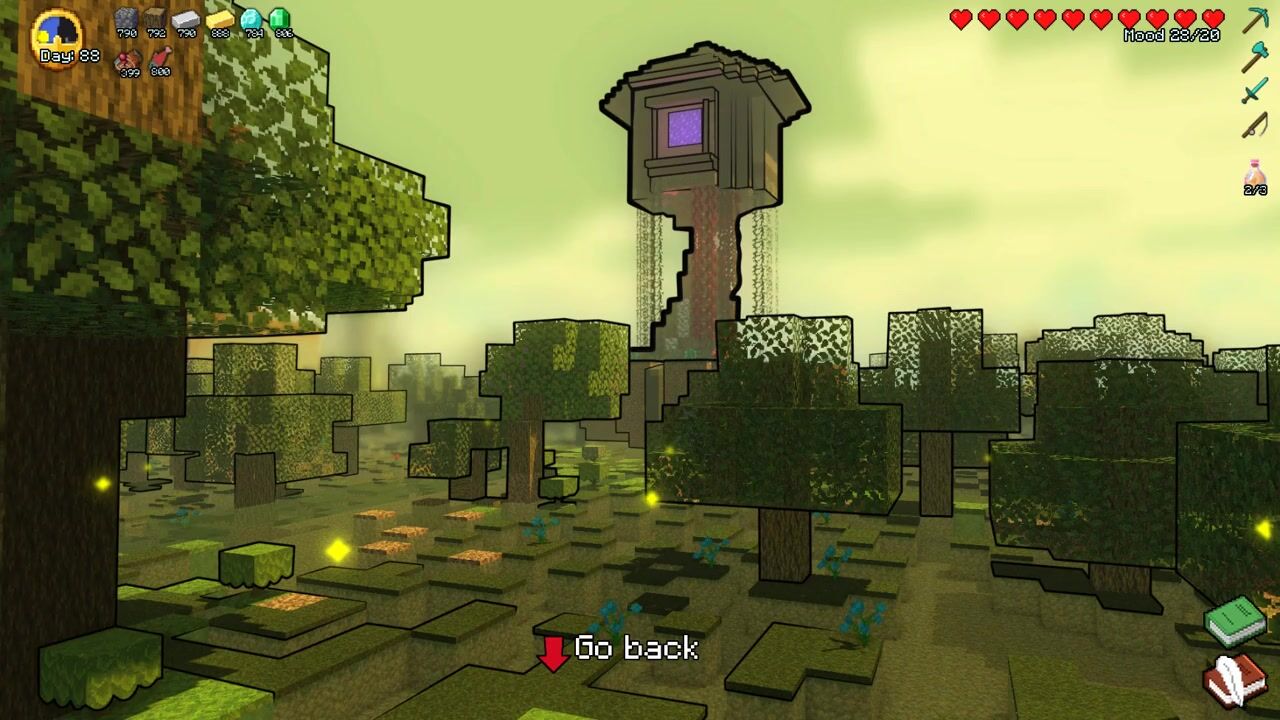This screenshot has height=720, width=1280.
Task: Select the iron ingot resource icon
Action: (x=186, y=19)
